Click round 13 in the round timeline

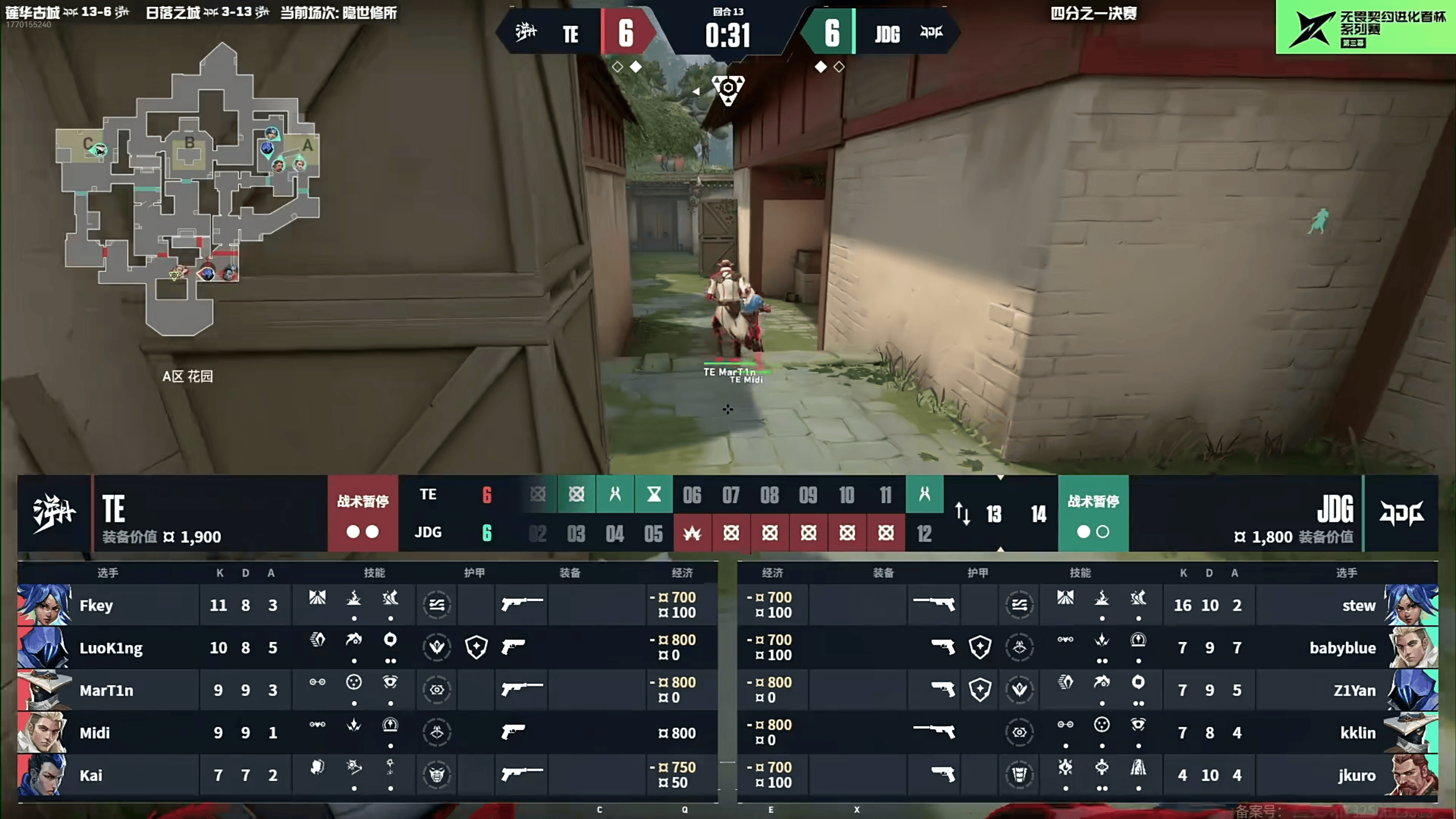click(993, 515)
